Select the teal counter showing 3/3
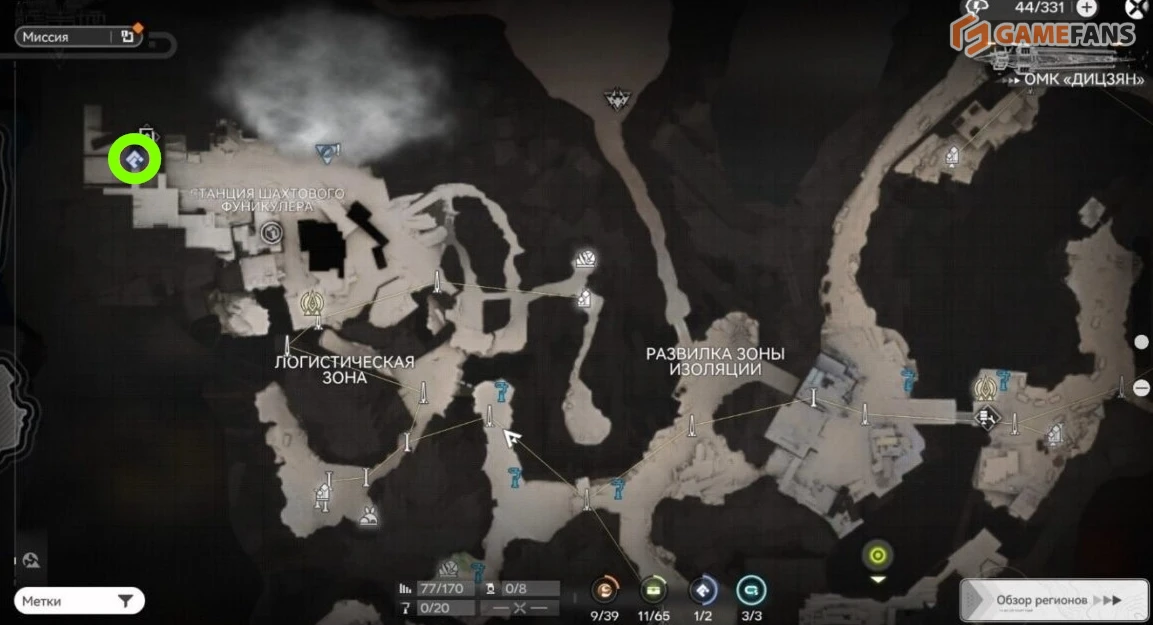1153x625 pixels. [751, 589]
